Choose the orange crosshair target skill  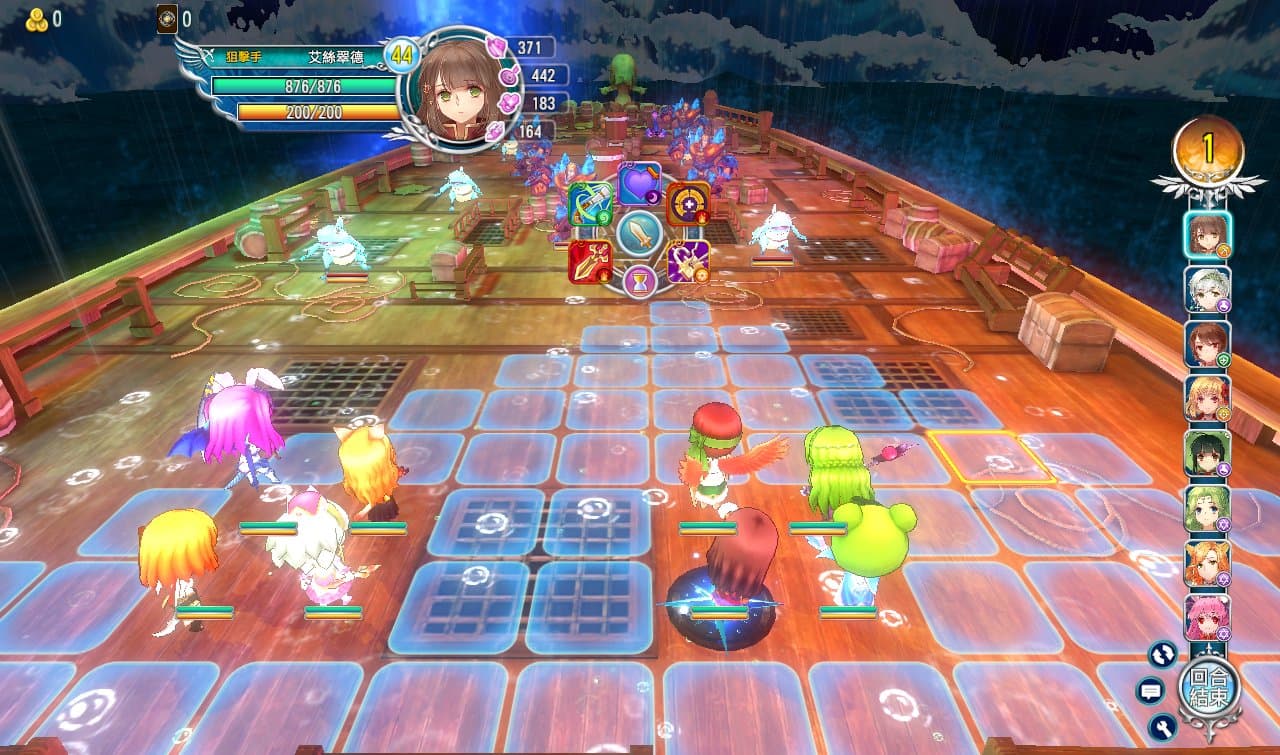pyautogui.click(x=688, y=203)
